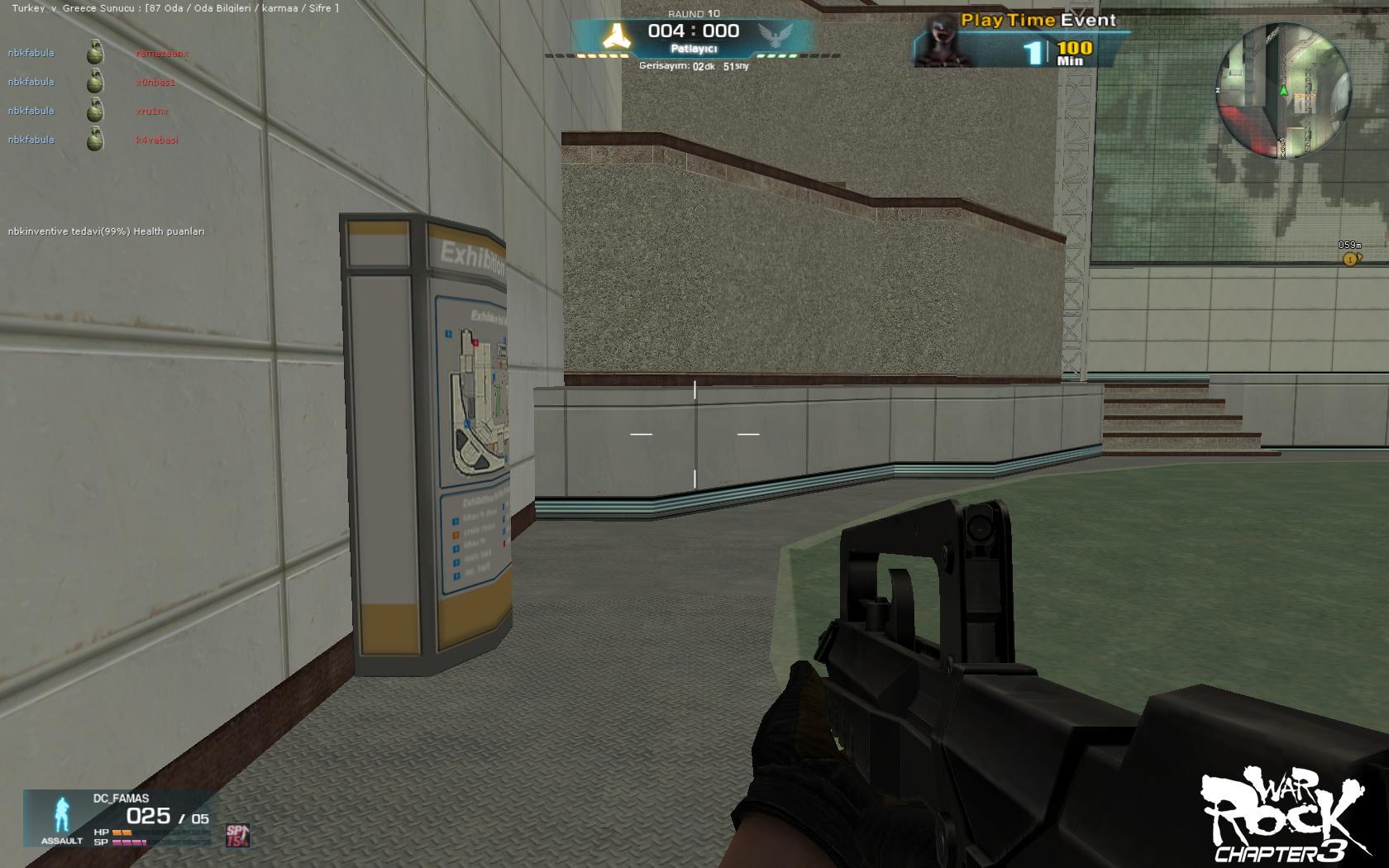1389x868 pixels.
Task: Click the circular minimap
Action: point(1283,91)
